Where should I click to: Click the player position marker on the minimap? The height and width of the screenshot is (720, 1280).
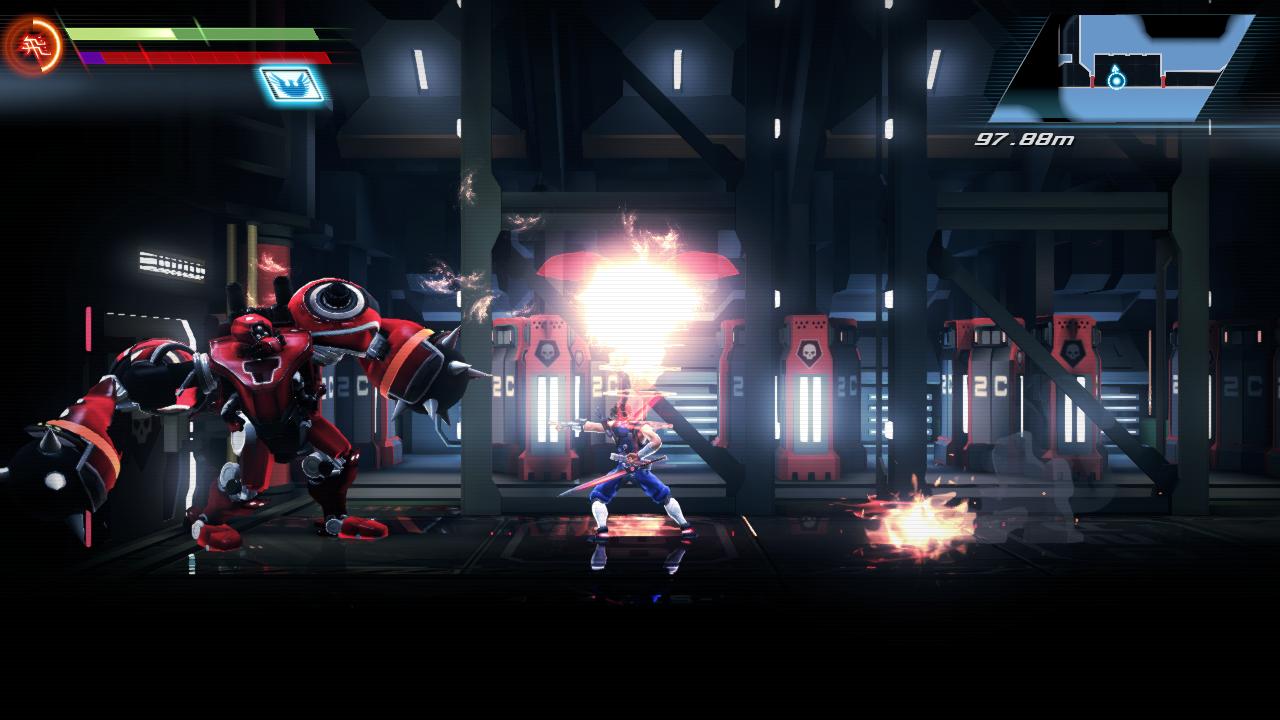[x=1116, y=80]
